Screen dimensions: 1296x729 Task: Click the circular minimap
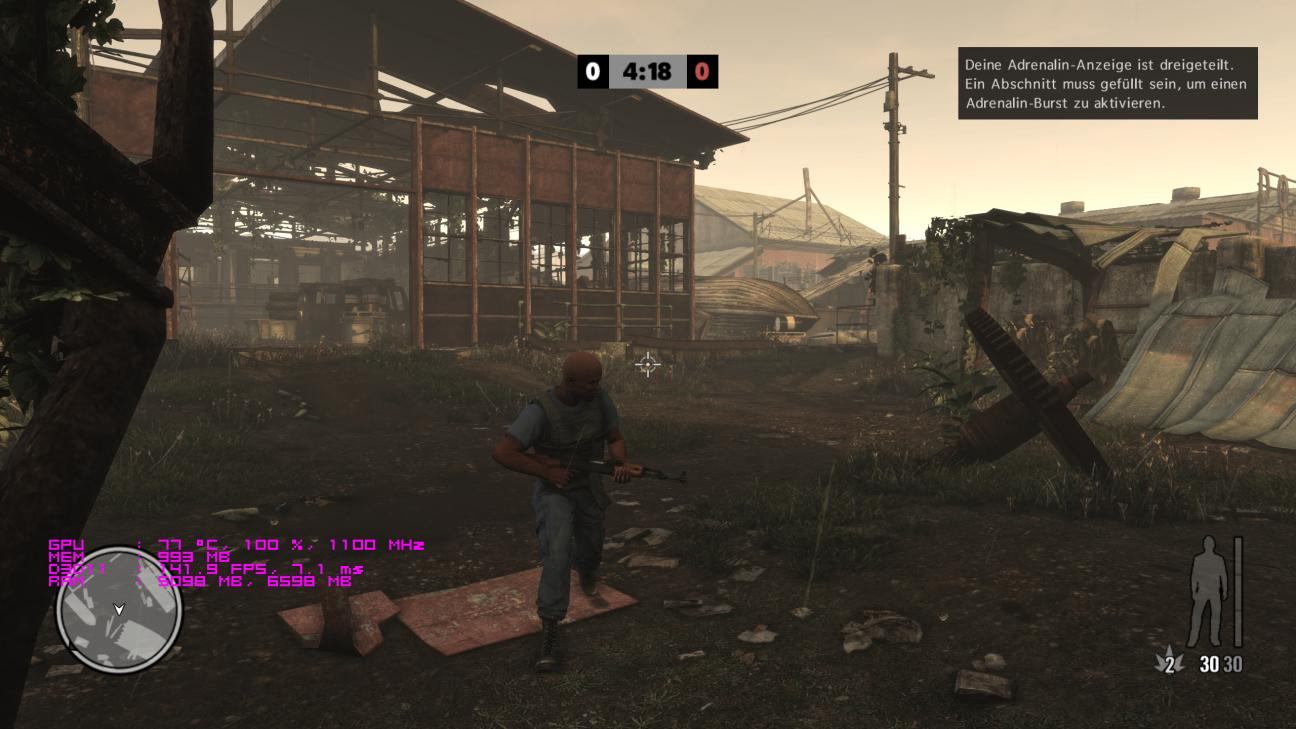119,610
